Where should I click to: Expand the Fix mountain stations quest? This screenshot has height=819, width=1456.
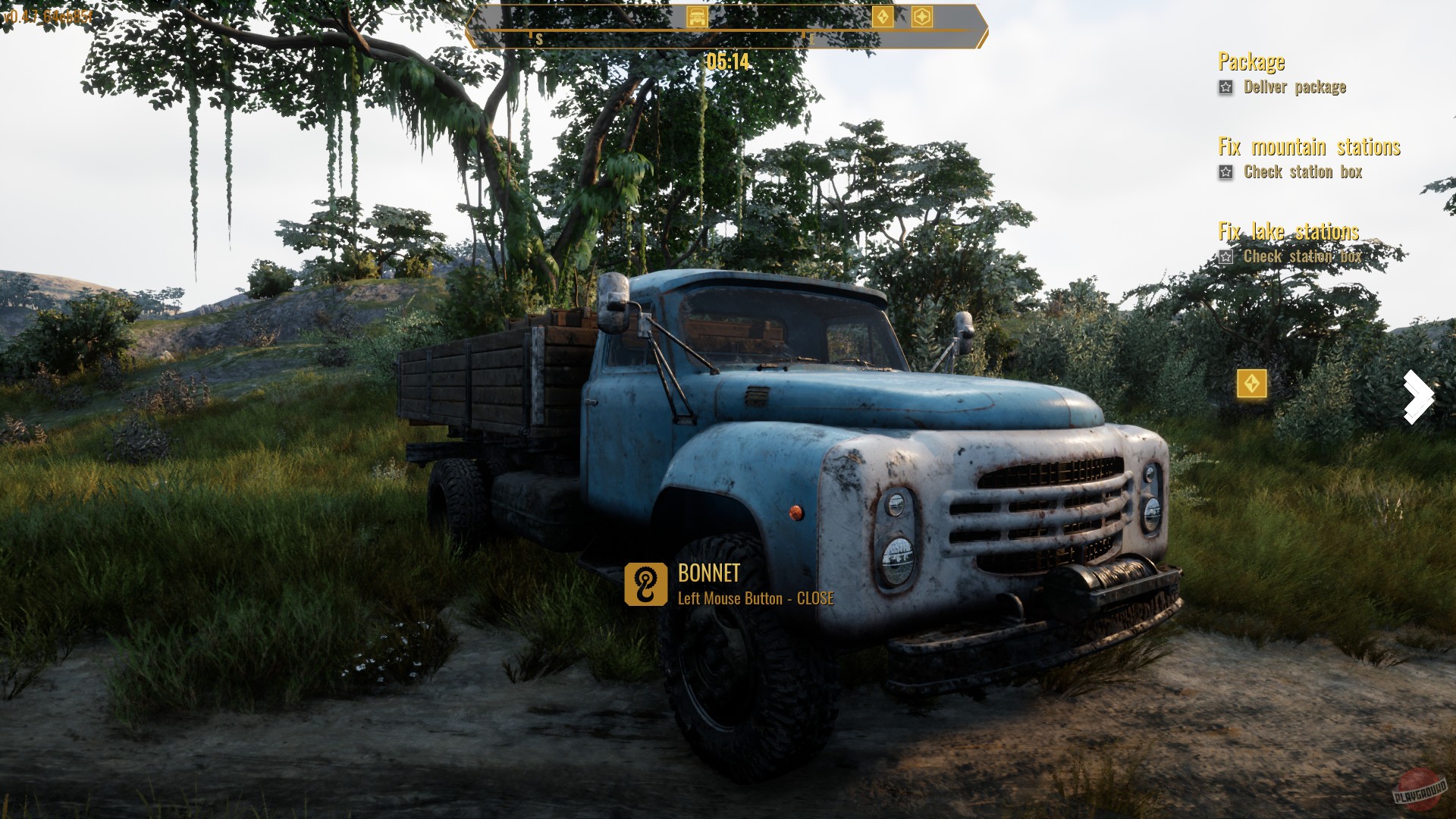coord(1310,147)
